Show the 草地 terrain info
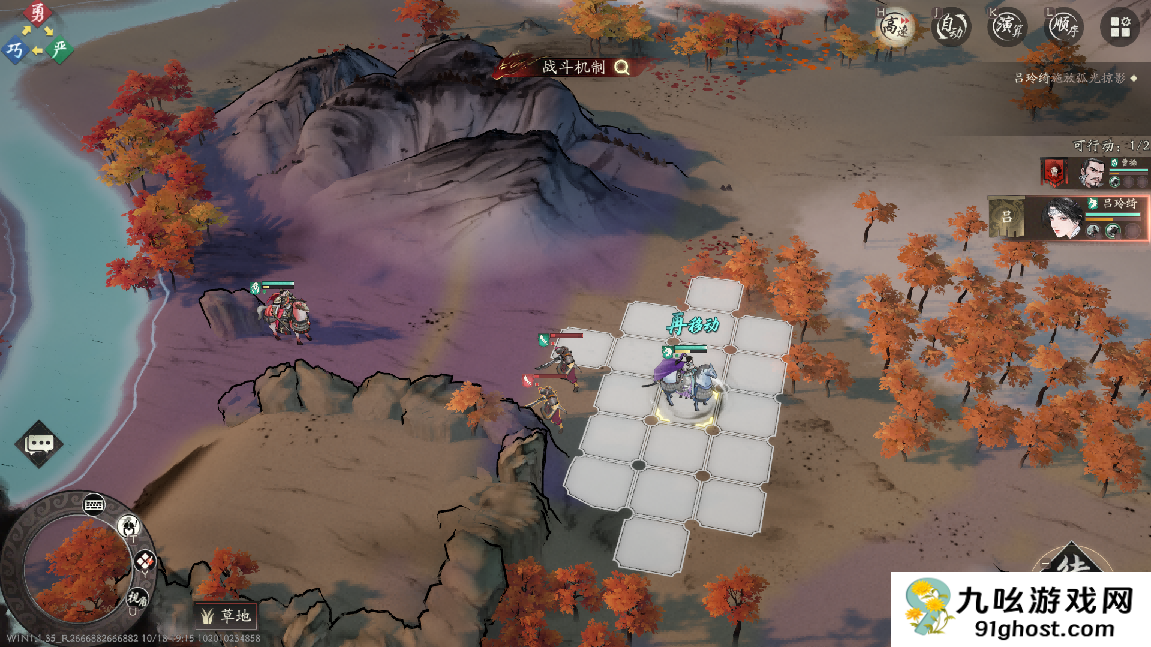Viewport: 1151px width, 647px height. click(225, 615)
